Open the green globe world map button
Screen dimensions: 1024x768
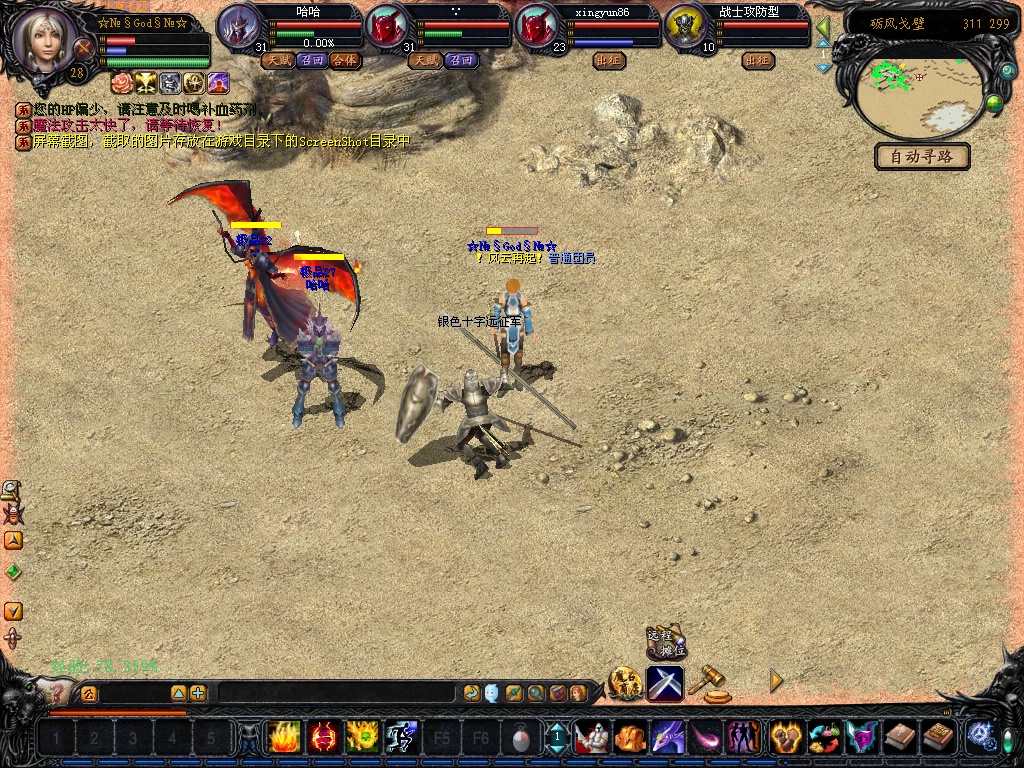pyautogui.click(x=994, y=102)
